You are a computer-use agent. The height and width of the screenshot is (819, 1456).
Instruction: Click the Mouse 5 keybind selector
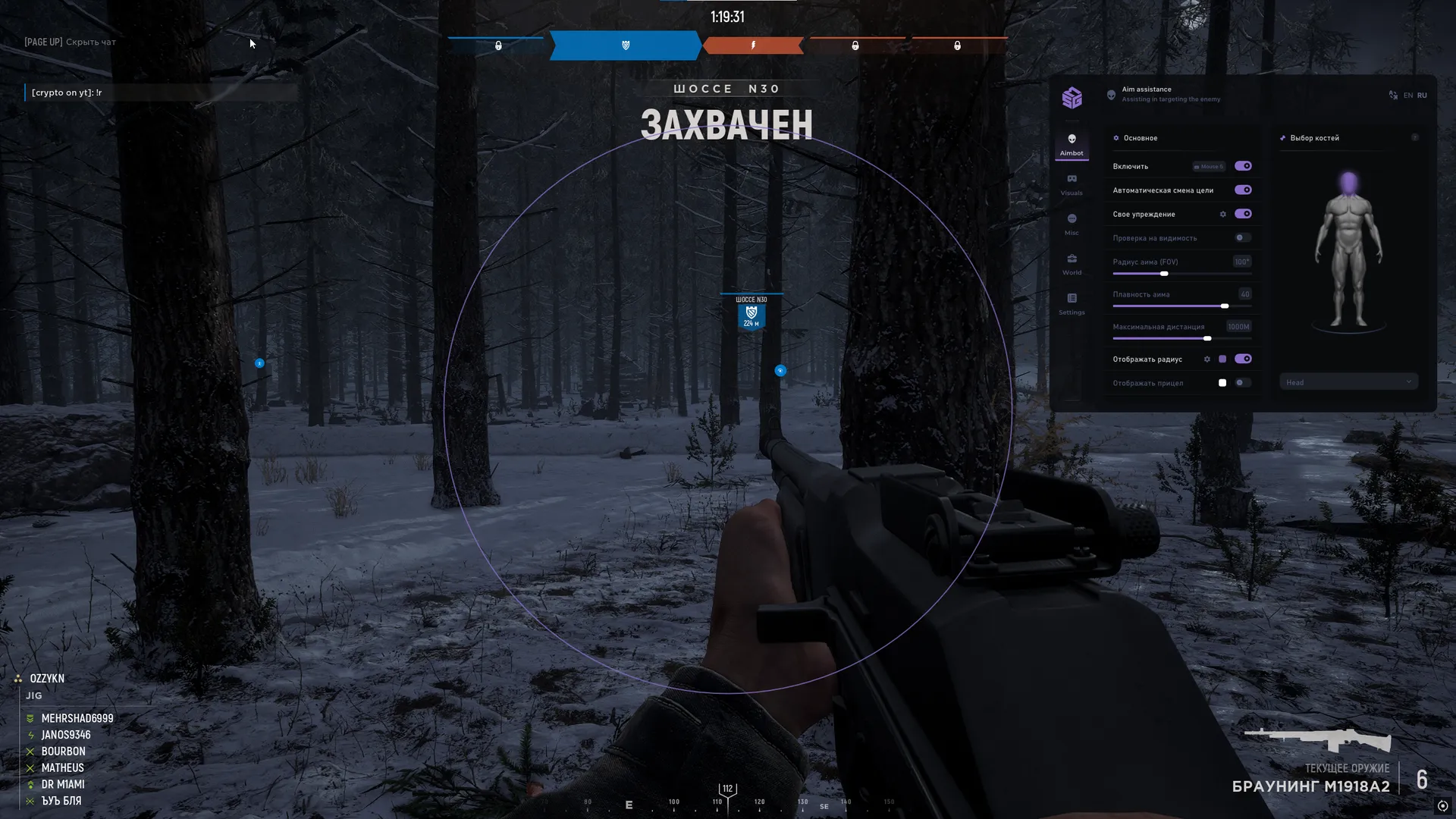click(x=1207, y=166)
